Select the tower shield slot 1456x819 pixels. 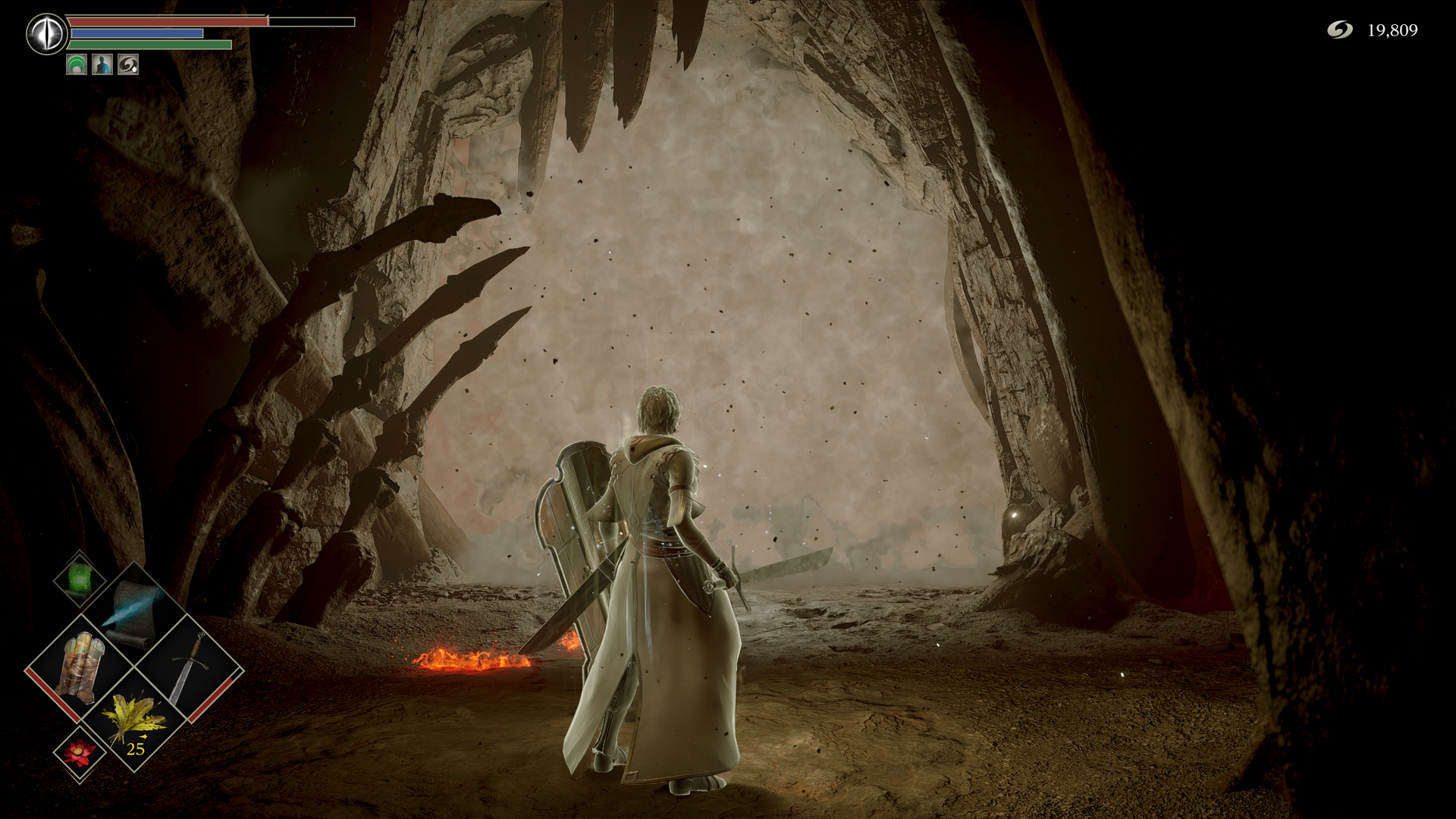tap(80, 667)
